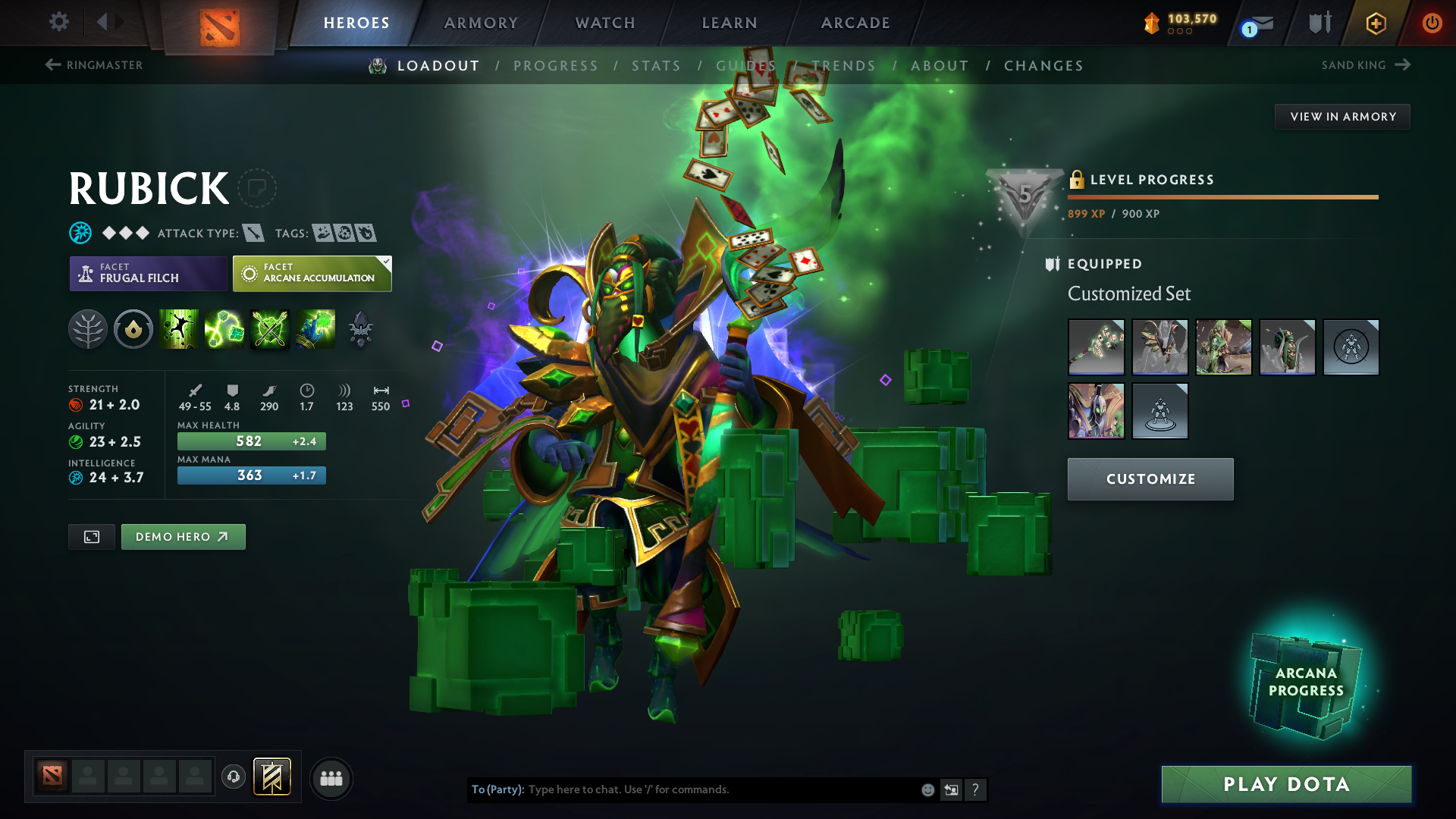Open the find party groups icon
The width and height of the screenshot is (1456, 819).
[331, 778]
